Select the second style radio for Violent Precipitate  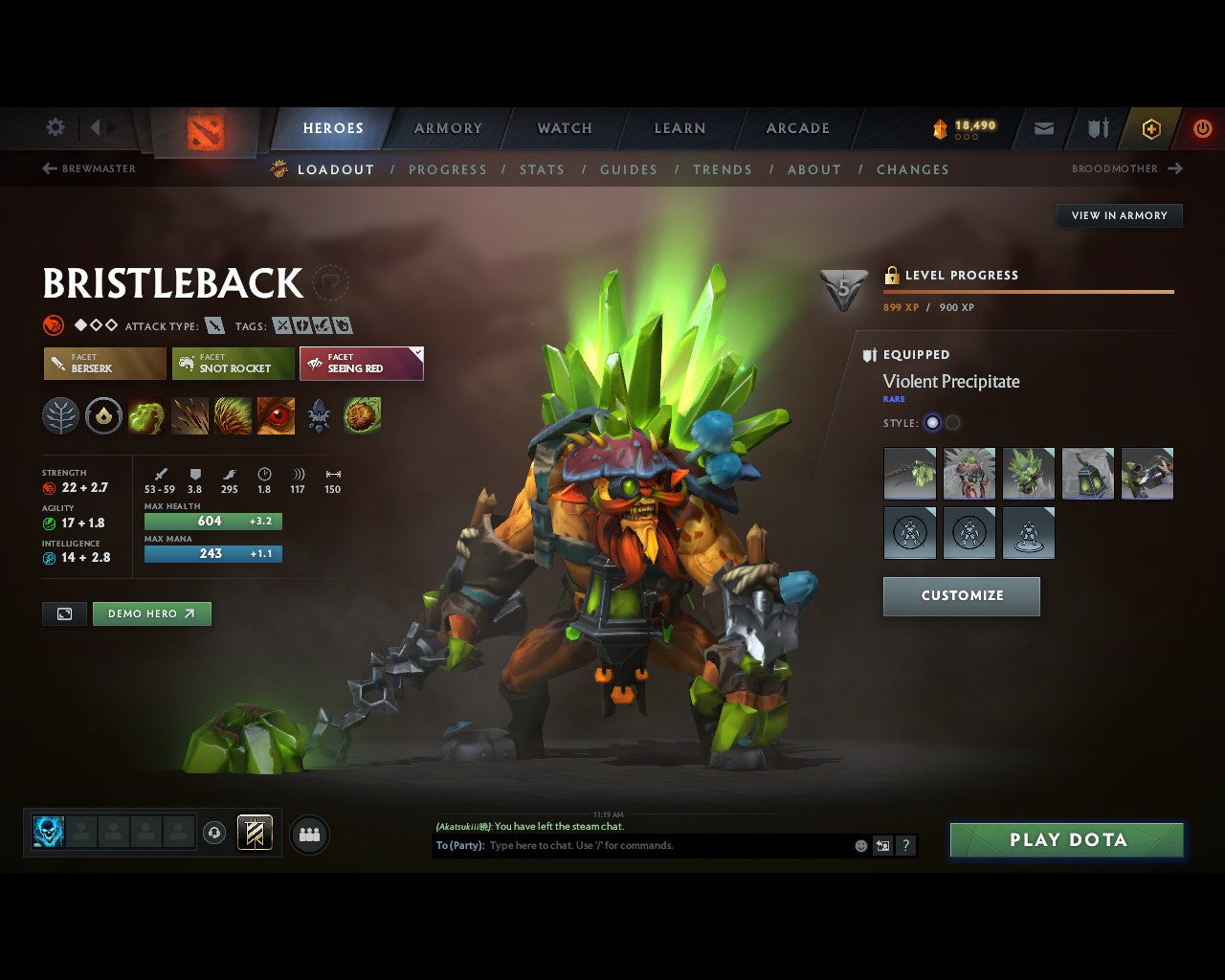(954, 422)
